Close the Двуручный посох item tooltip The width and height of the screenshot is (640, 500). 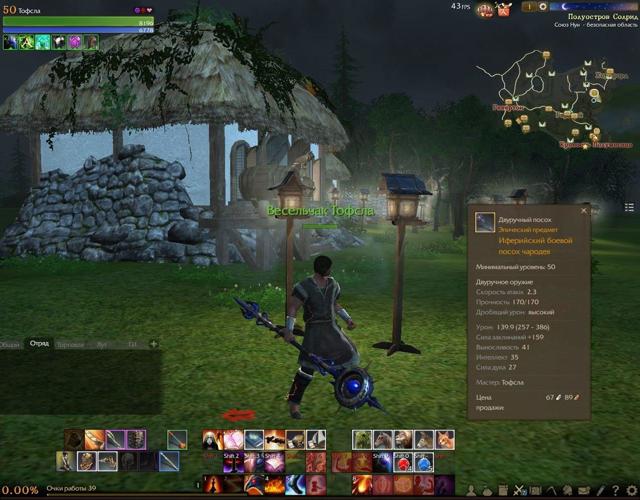click(x=584, y=211)
